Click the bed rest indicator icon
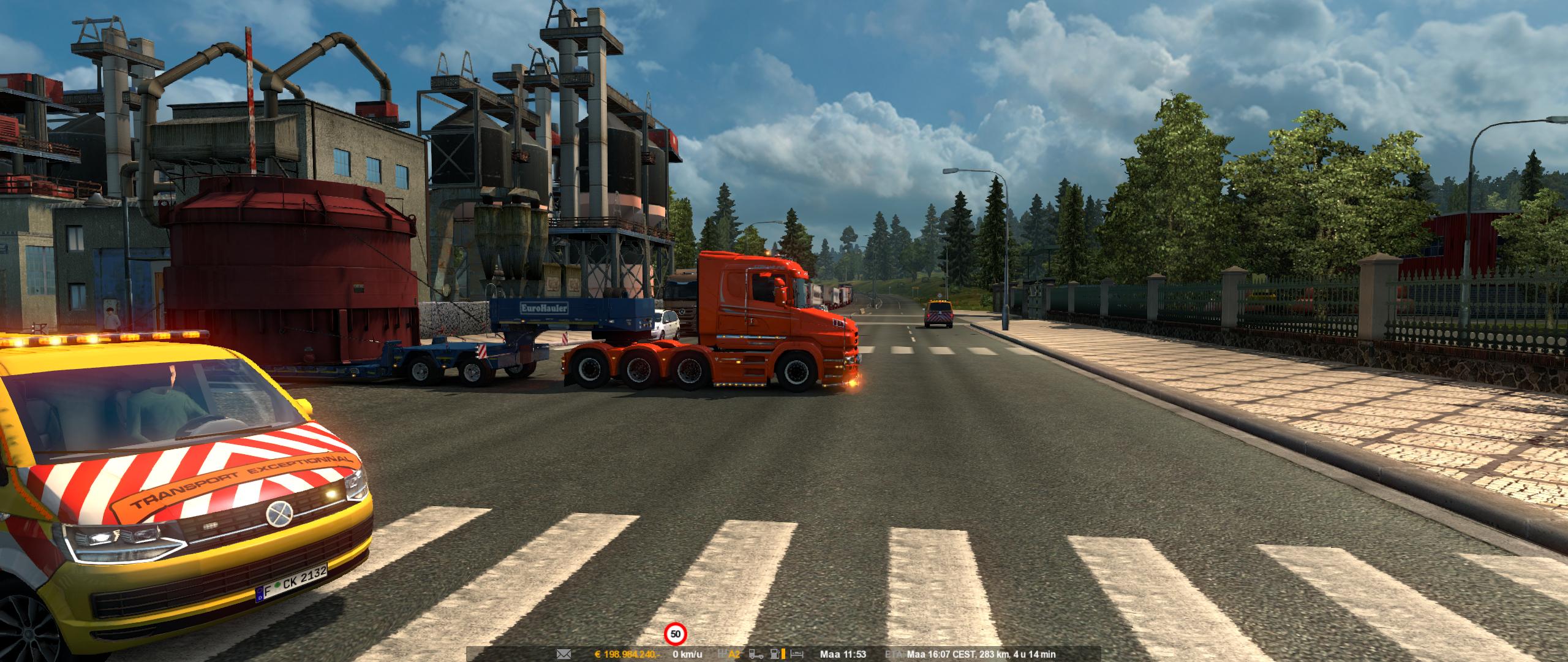The image size is (1568, 662). pyautogui.click(x=796, y=655)
